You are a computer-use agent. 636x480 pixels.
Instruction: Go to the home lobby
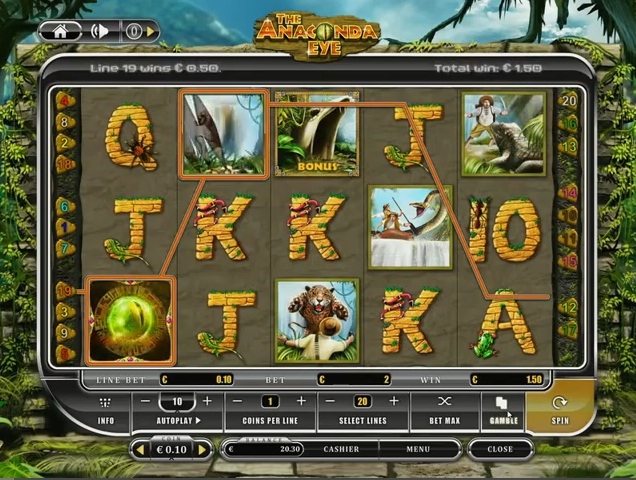tap(61, 31)
